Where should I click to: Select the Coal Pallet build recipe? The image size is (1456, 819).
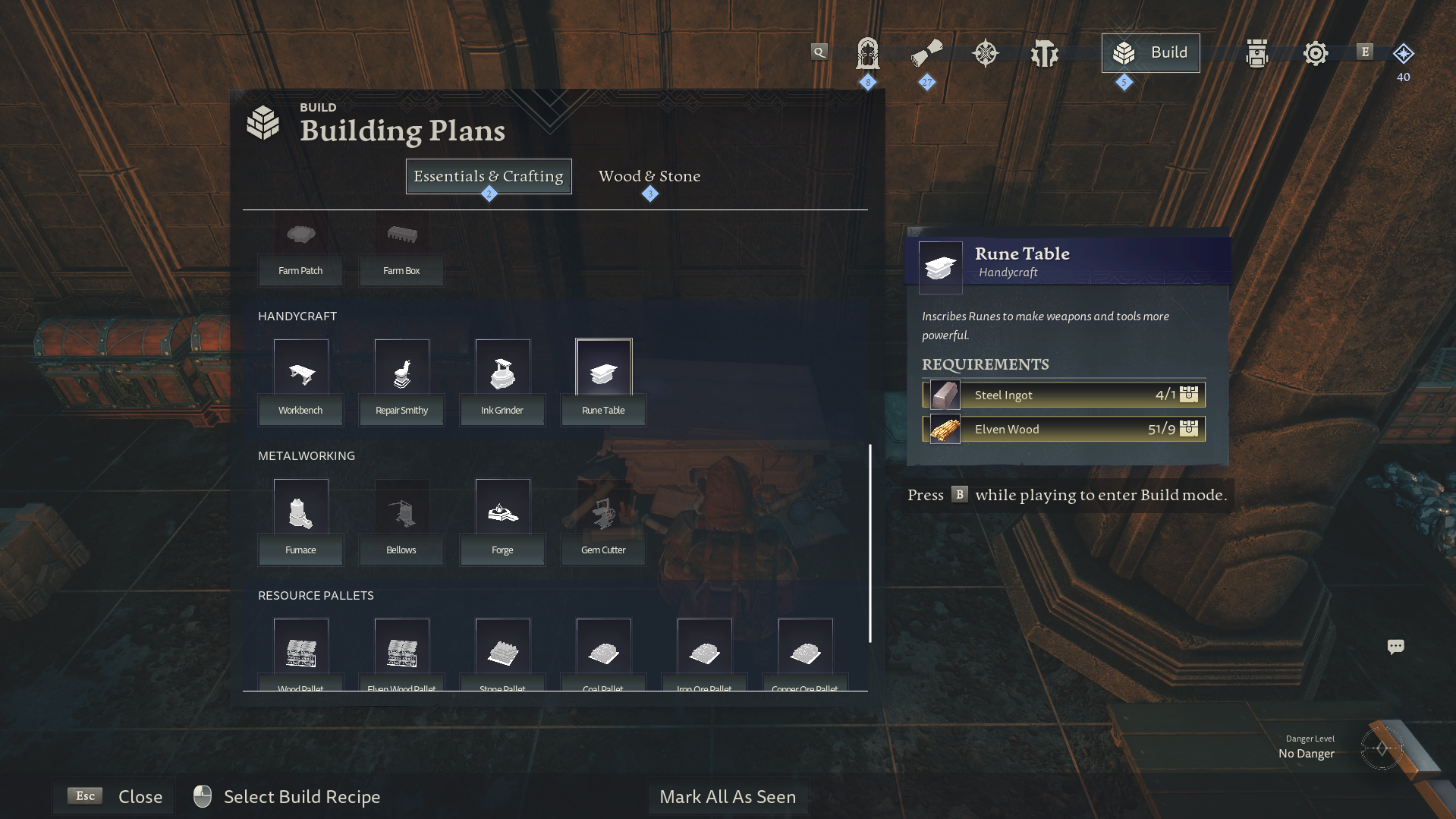(x=602, y=653)
